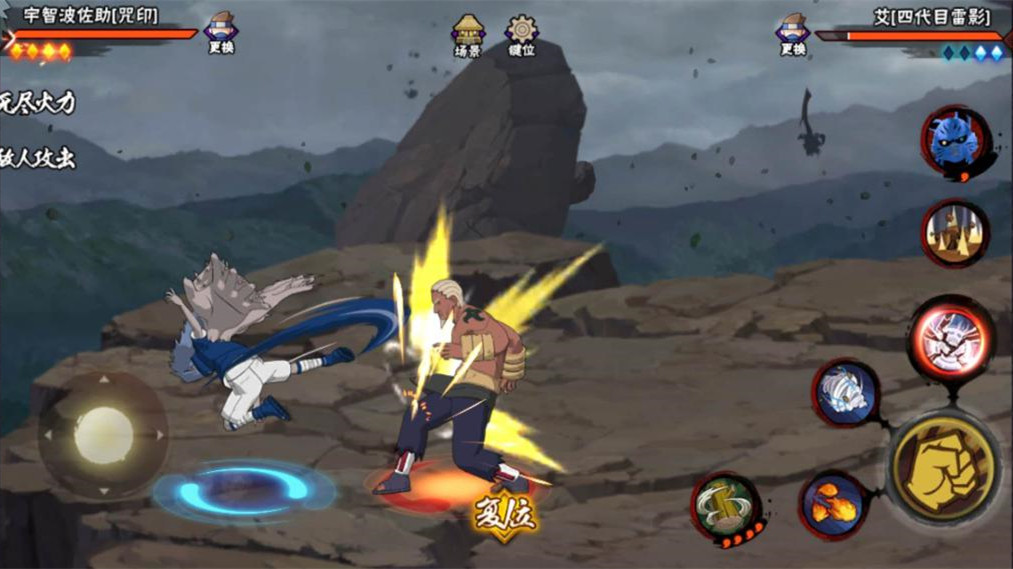Tap the 更换 button beside Sasuke's name
1013x569 pixels.
pyautogui.click(x=221, y=33)
